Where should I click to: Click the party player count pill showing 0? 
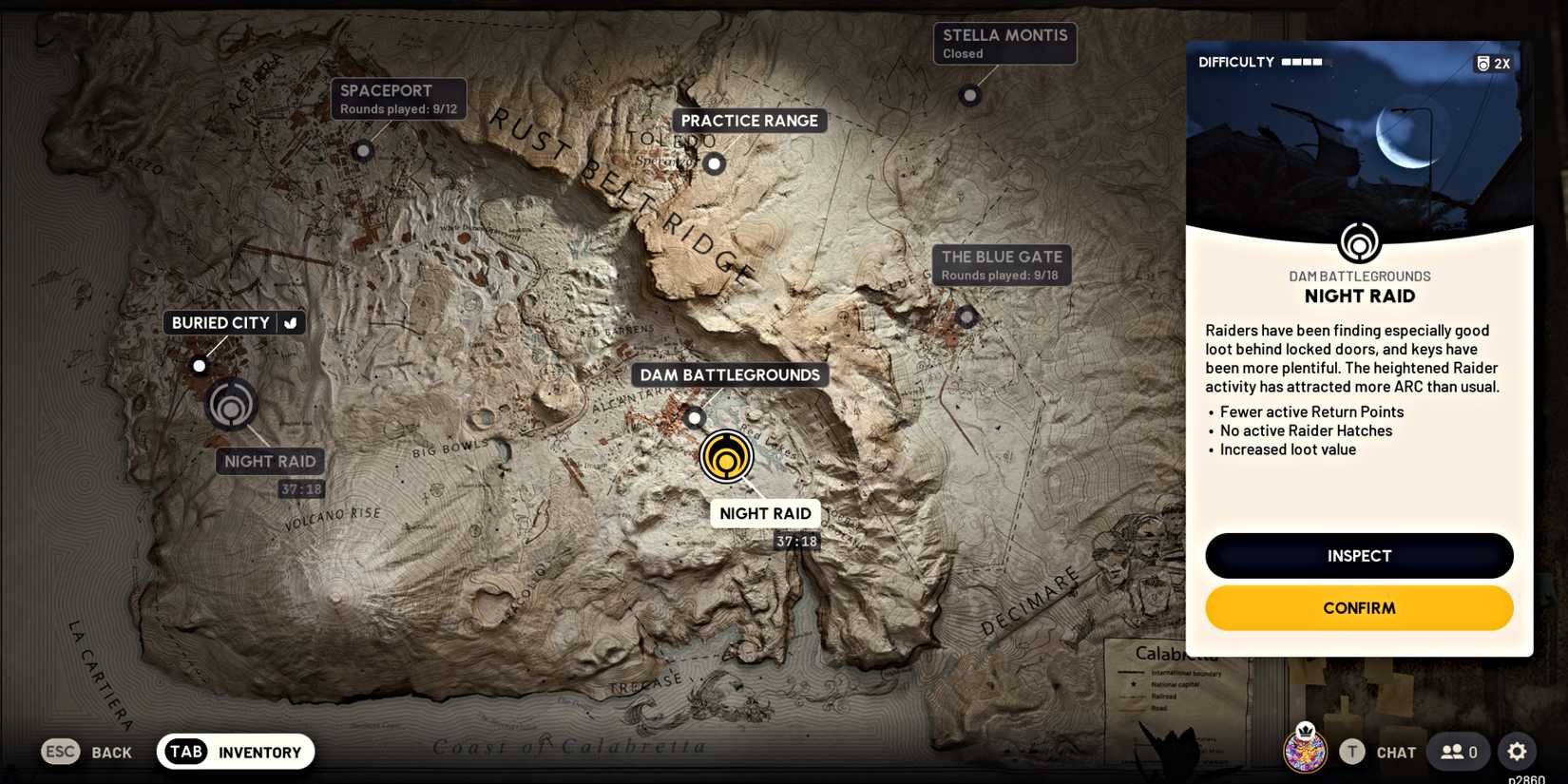1457,751
